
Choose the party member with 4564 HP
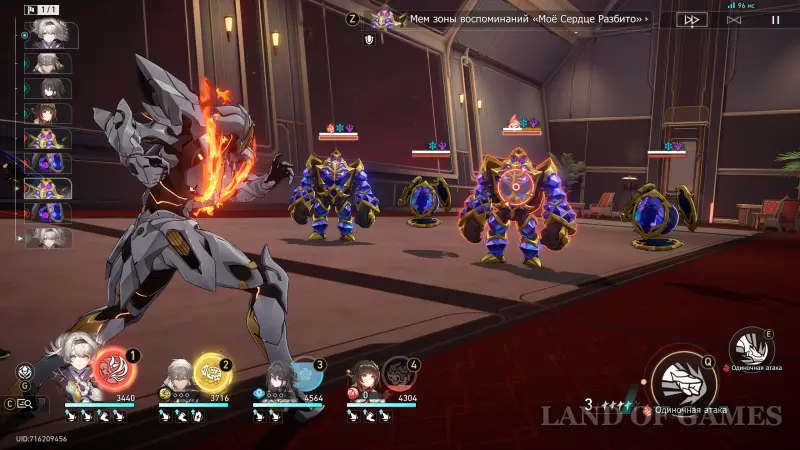coord(274,379)
